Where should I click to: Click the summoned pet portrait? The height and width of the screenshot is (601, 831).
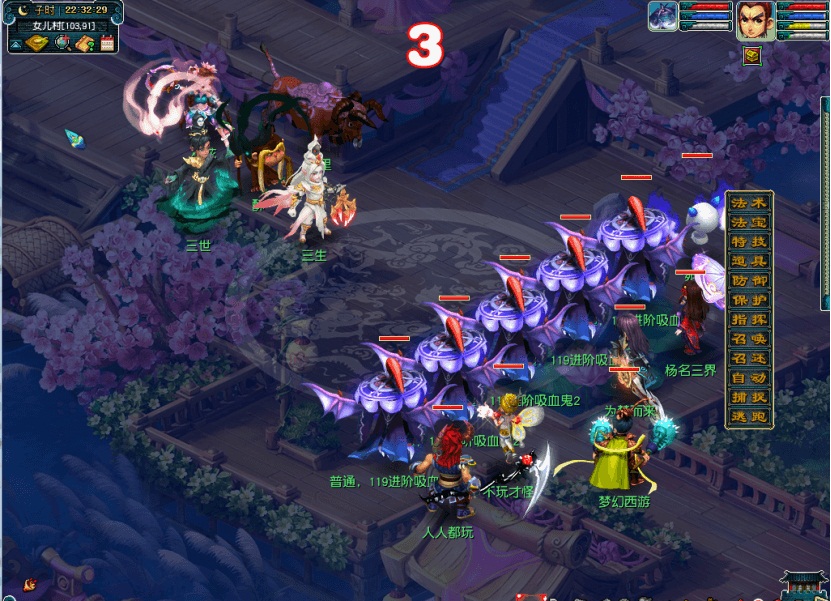coord(663,17)
